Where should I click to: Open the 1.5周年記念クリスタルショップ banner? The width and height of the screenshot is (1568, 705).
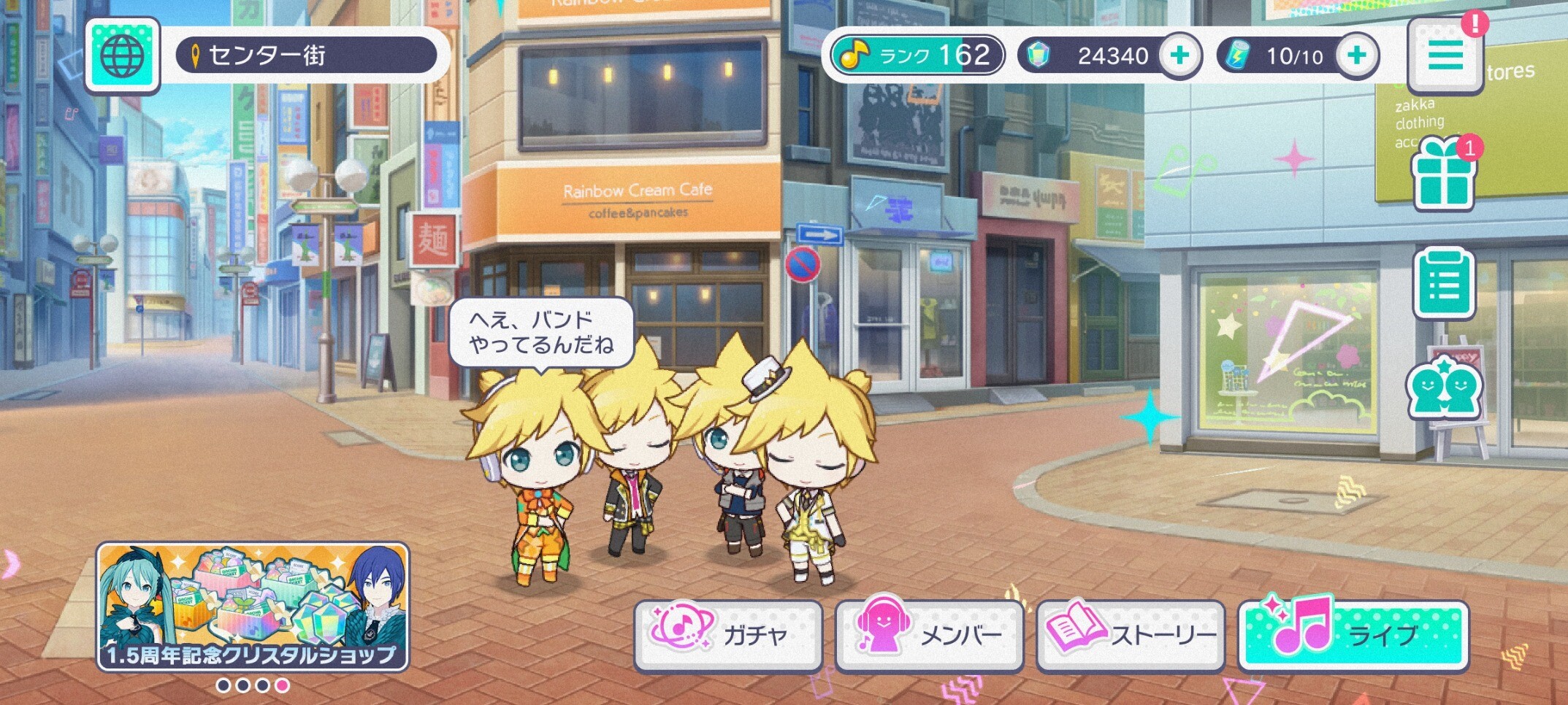pos(253,606)
